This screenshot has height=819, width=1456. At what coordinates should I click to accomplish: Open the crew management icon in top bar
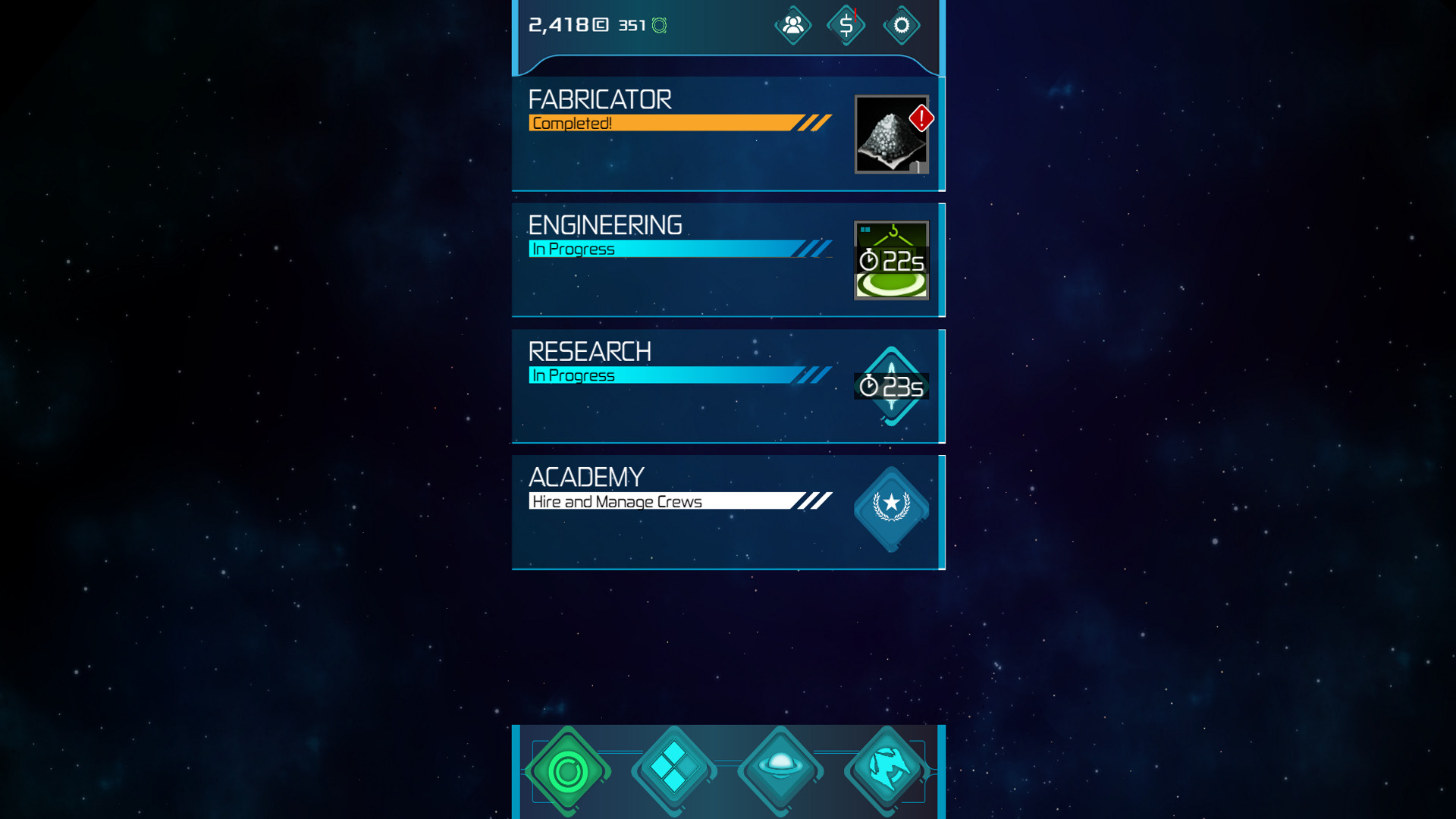pos(792,25)
